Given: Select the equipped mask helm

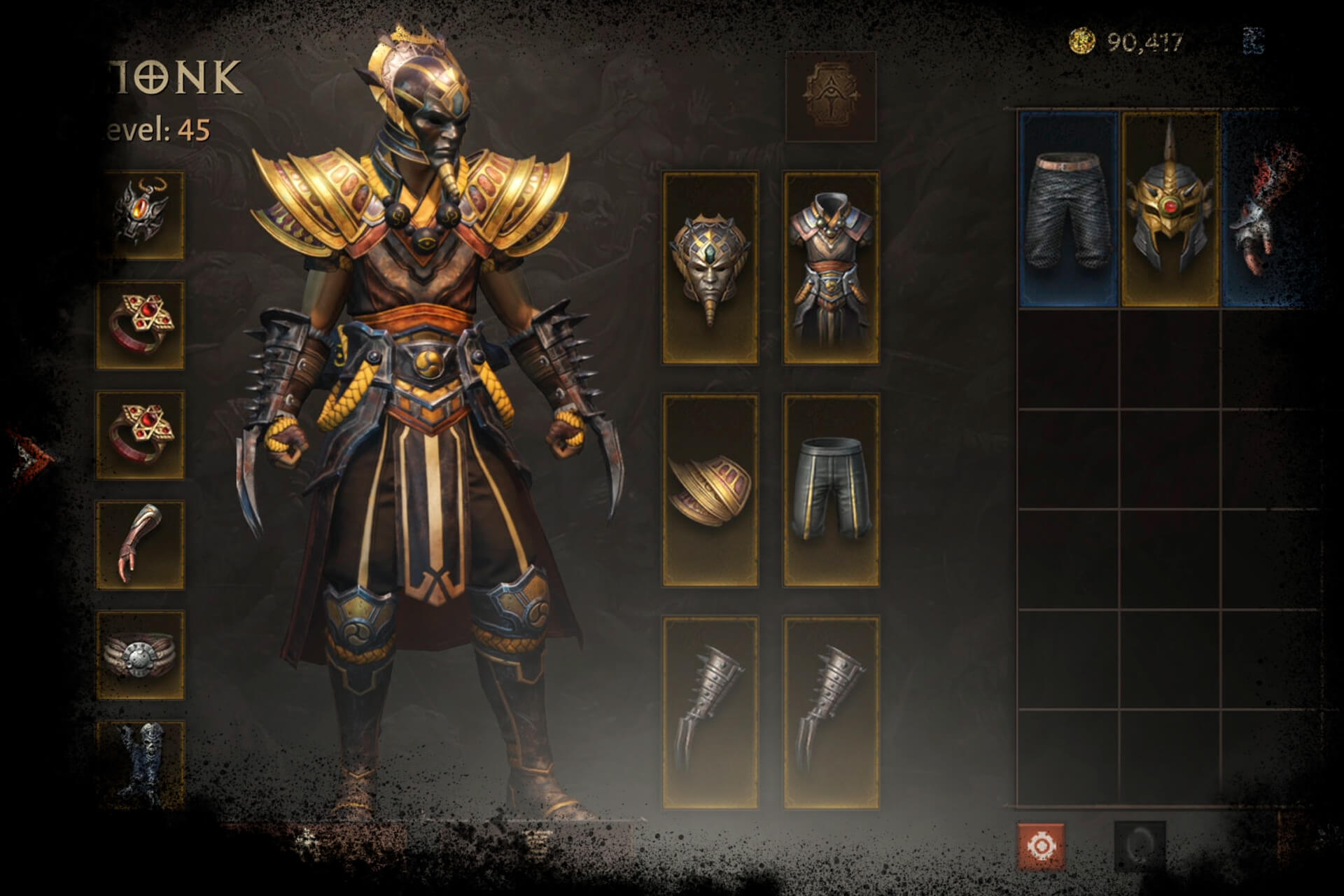Looking at the screenshot, I should (x=710, y=269).
